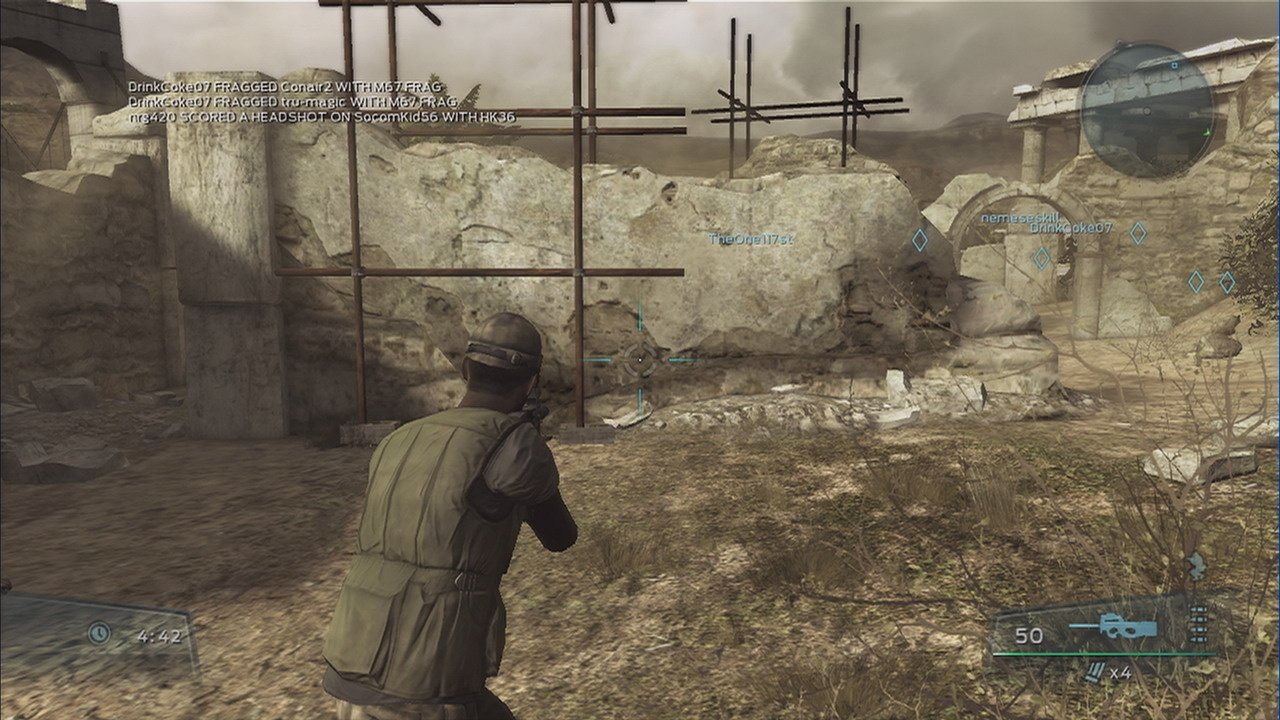
Task: Select the P90 weapon icon
Action: [1125, 625]
